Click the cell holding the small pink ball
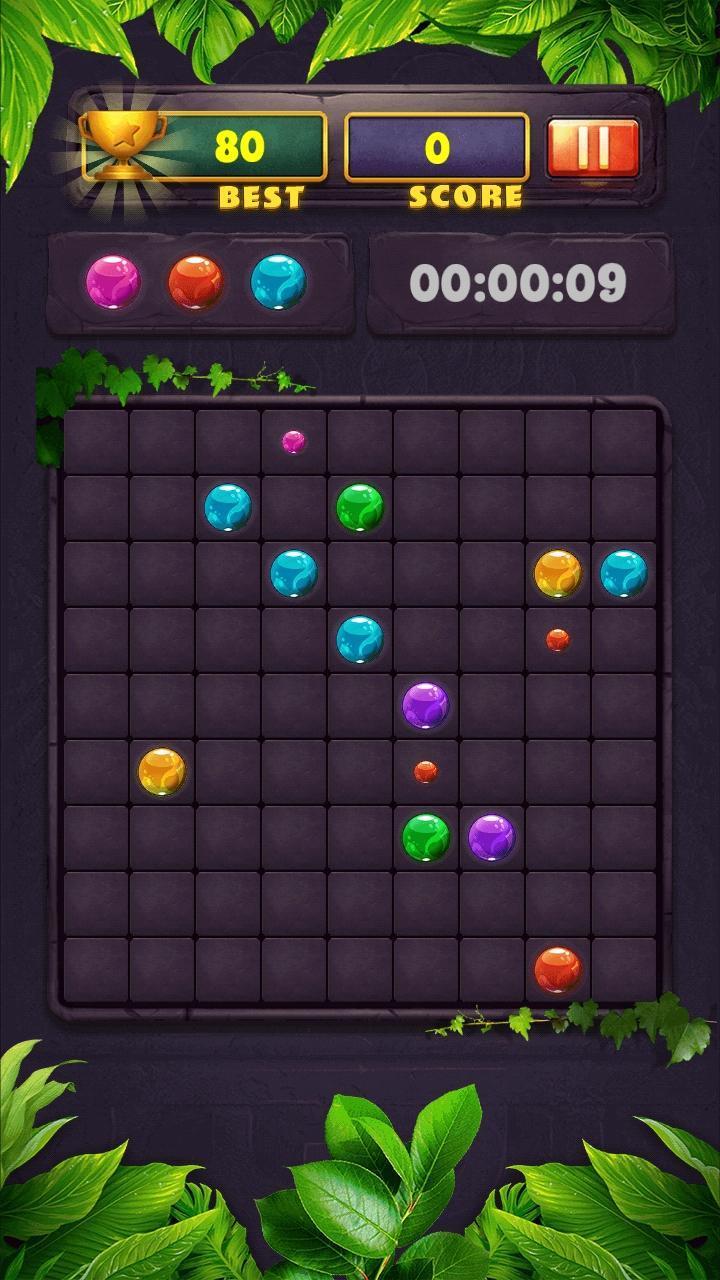Viewport: 720px width, 1280px height. tap(293, 441)
